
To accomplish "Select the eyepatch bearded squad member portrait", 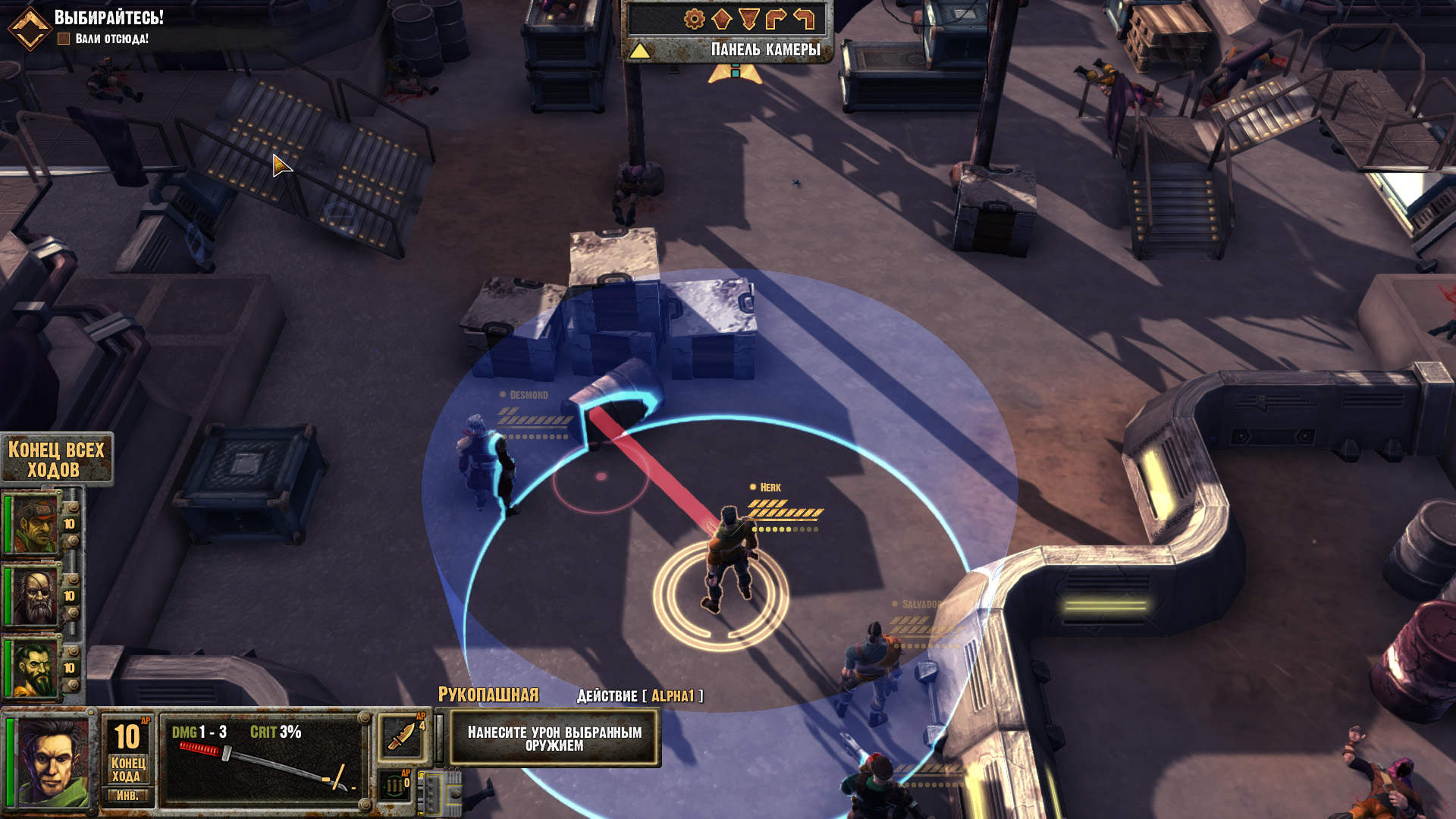I will (35, 596).
